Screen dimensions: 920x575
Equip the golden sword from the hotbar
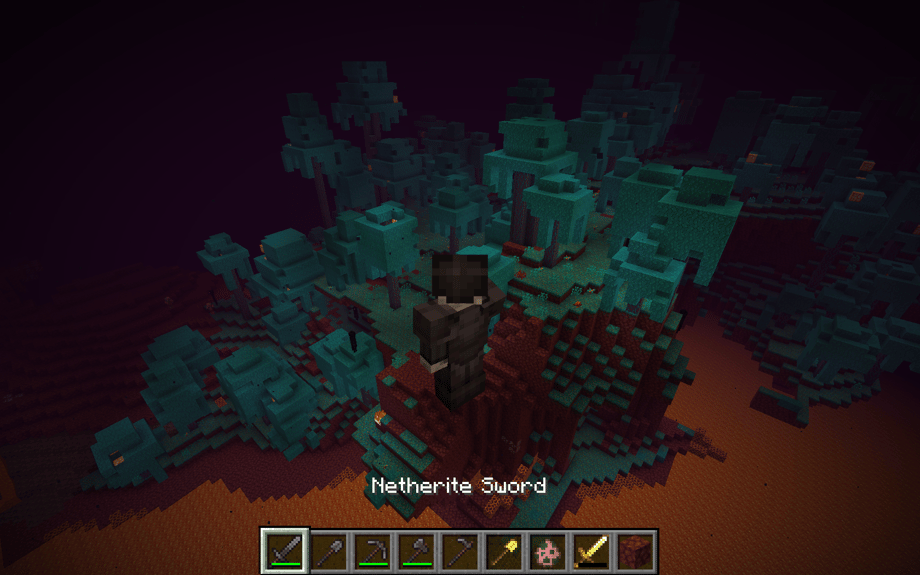pyautogui.click(x=592, y=551)
